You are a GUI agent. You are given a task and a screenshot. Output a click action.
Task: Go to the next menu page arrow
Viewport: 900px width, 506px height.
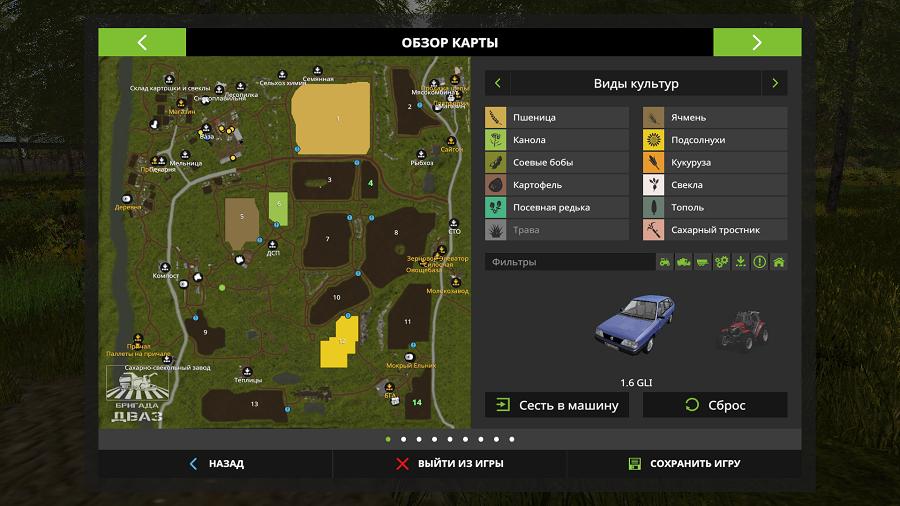tap(756, 42)
